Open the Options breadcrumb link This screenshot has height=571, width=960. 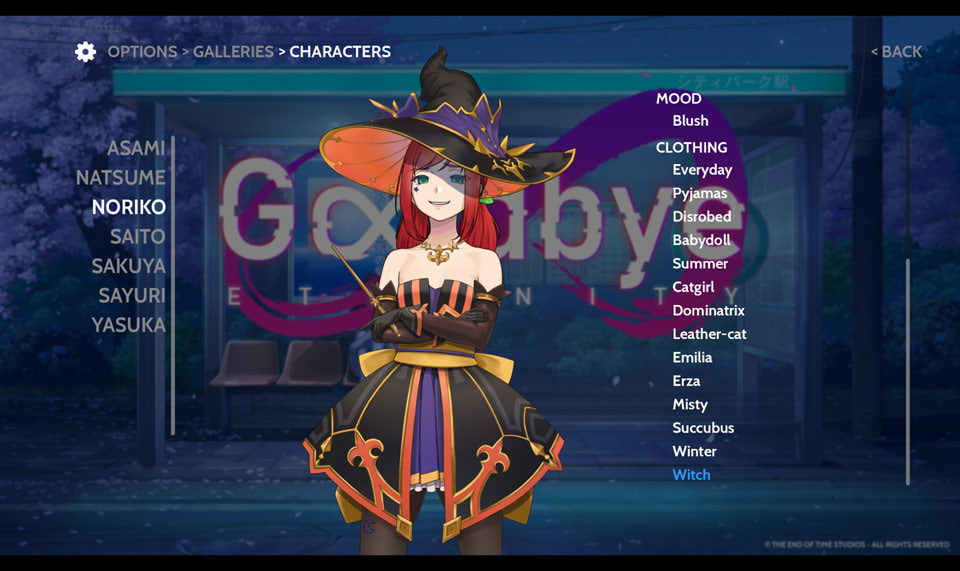tap(142, 52)
